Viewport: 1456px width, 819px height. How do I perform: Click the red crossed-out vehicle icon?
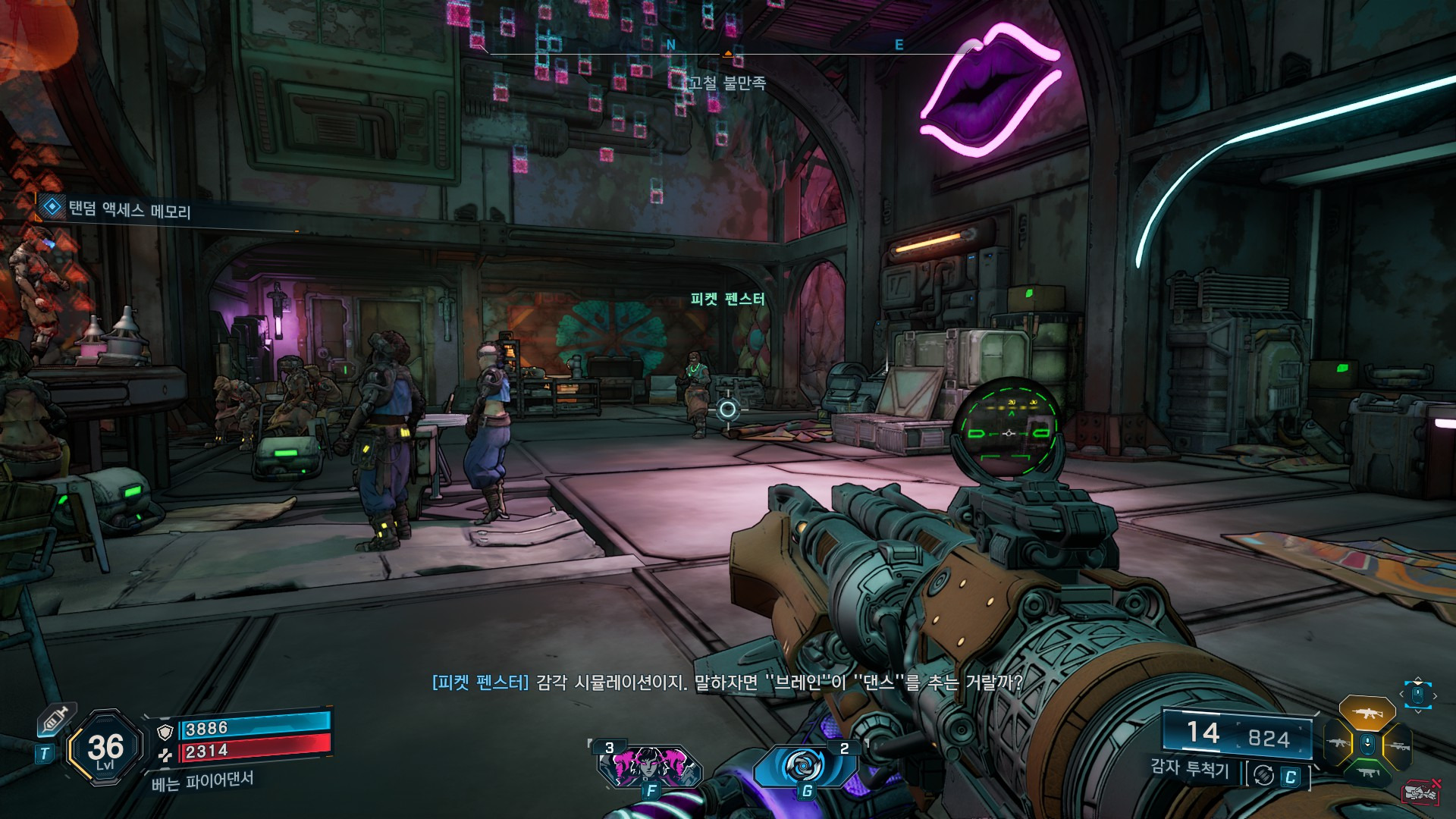coord(1422,792)
